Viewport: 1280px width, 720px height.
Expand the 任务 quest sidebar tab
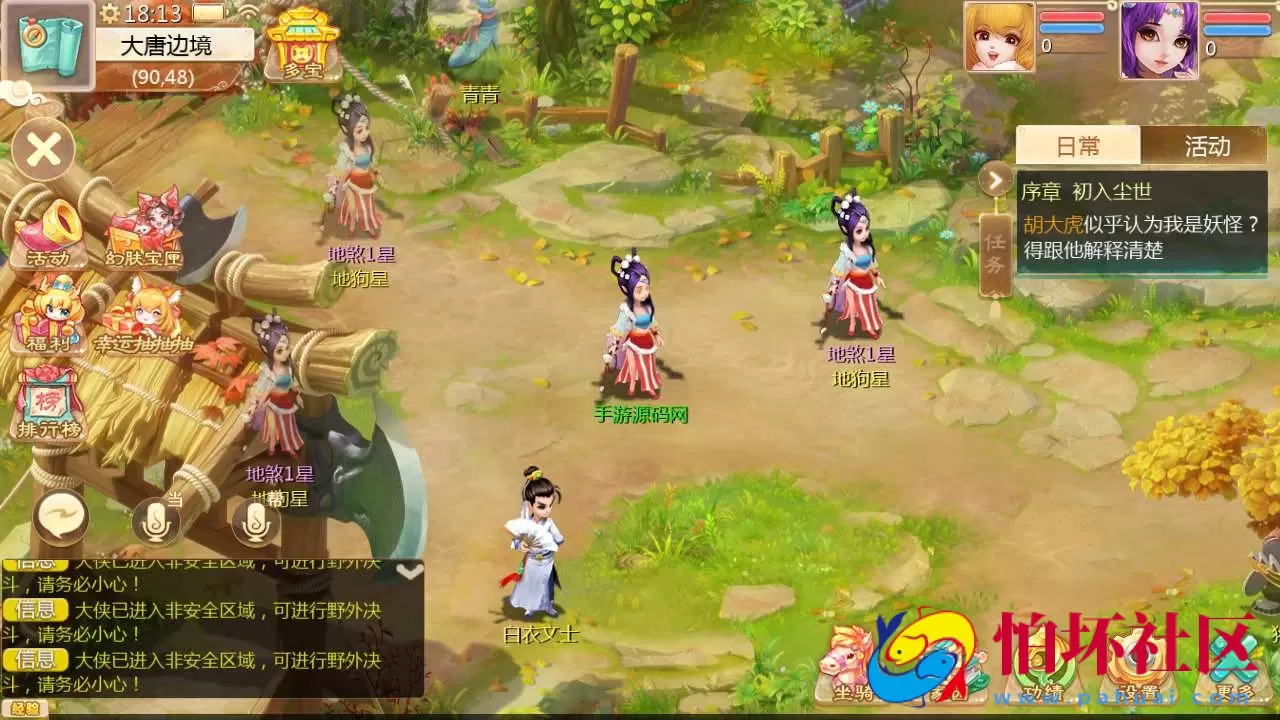coord(996,255)
